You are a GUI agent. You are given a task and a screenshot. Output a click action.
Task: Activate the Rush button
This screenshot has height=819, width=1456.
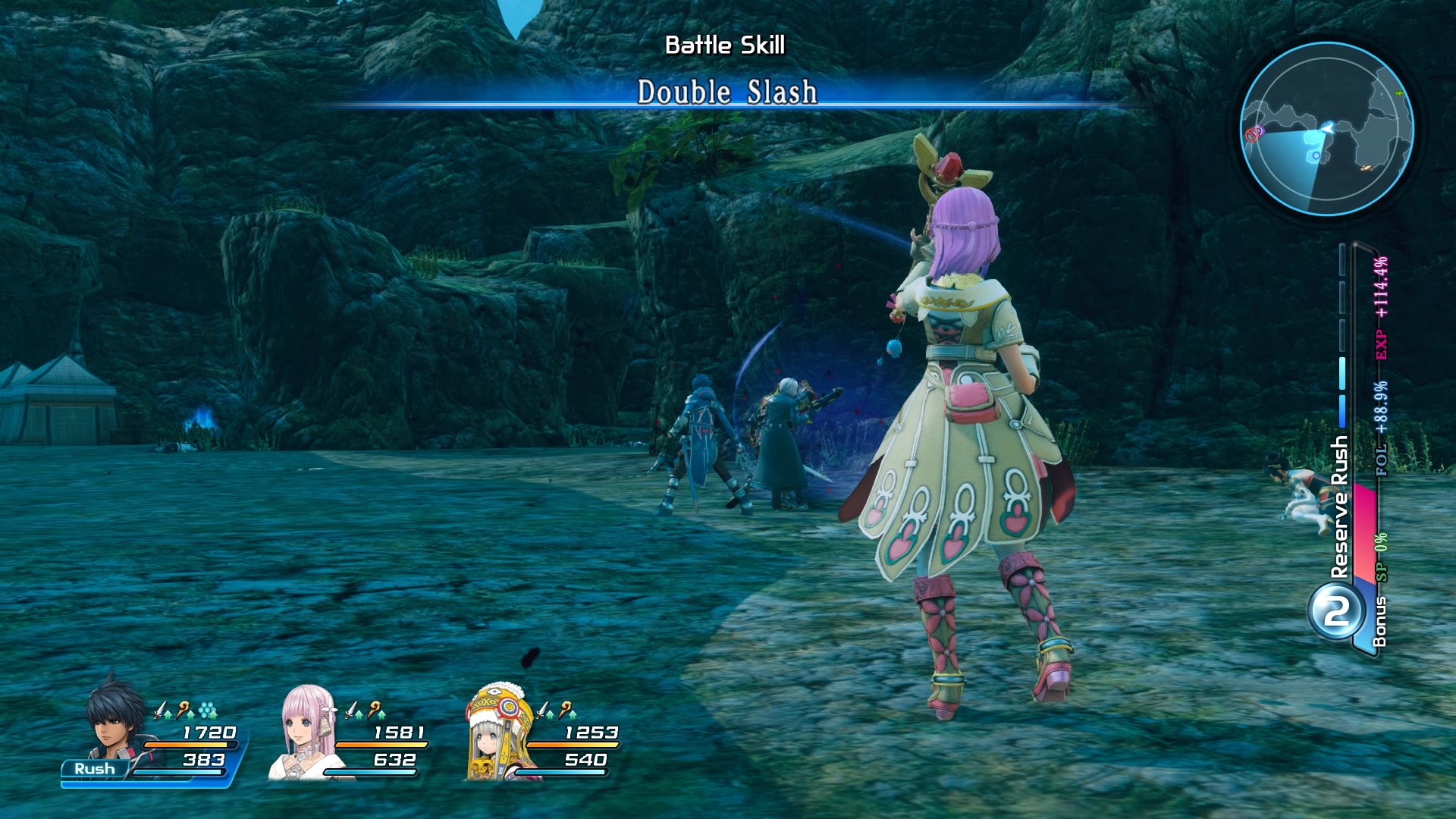(95, 768)
